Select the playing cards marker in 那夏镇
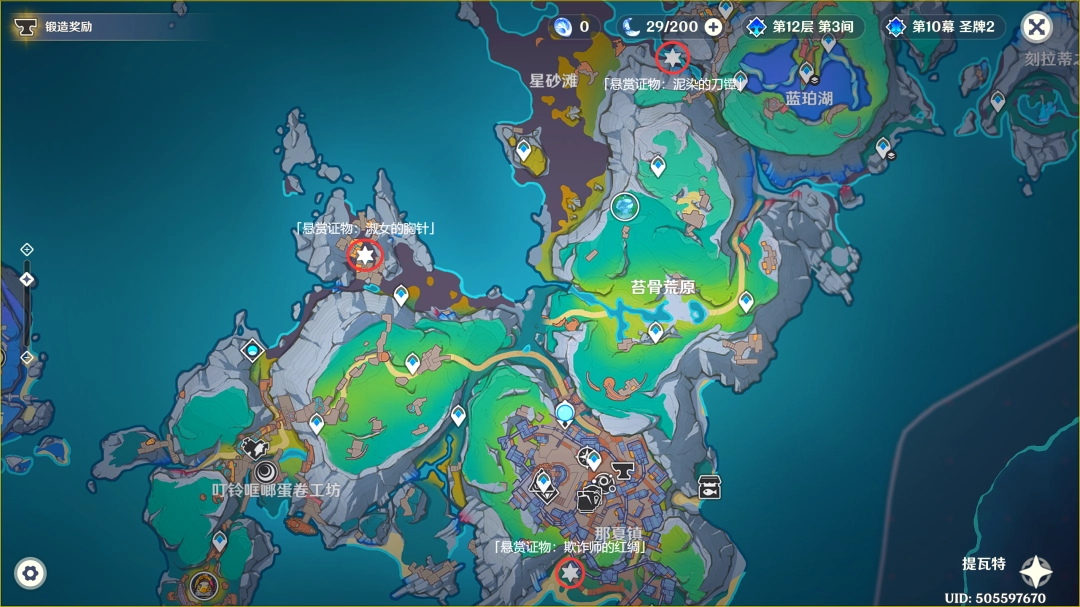This screenshot has height=607, width=1080. point(588,500)
